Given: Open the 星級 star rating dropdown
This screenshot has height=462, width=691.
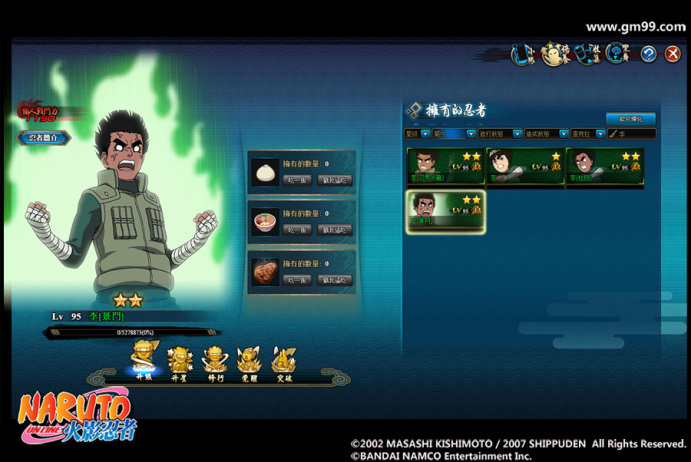Looking at the screenshot, I should (x=417, y=133).
